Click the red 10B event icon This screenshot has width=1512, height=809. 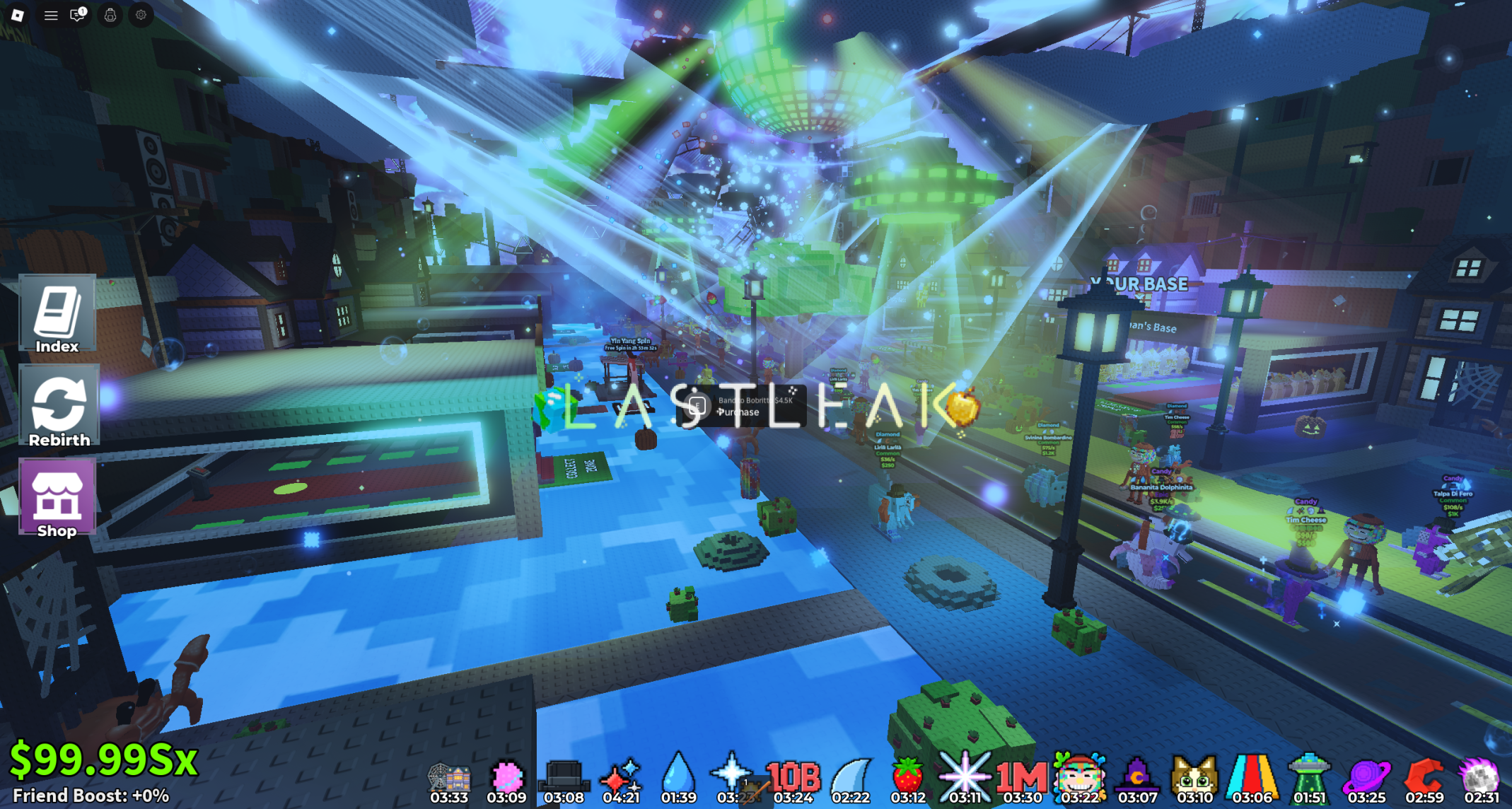coord(793,776)
